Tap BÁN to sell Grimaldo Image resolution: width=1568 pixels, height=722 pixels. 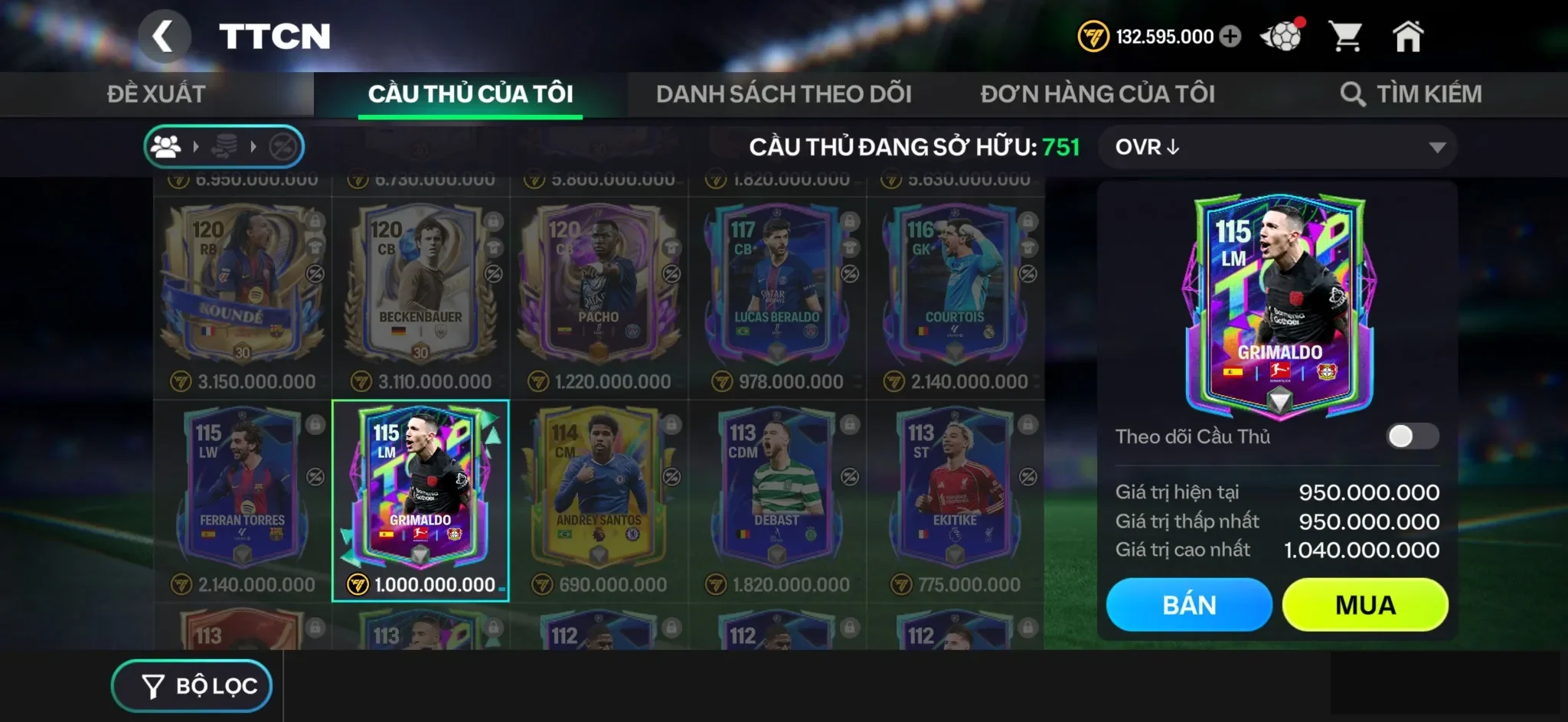1189,604
